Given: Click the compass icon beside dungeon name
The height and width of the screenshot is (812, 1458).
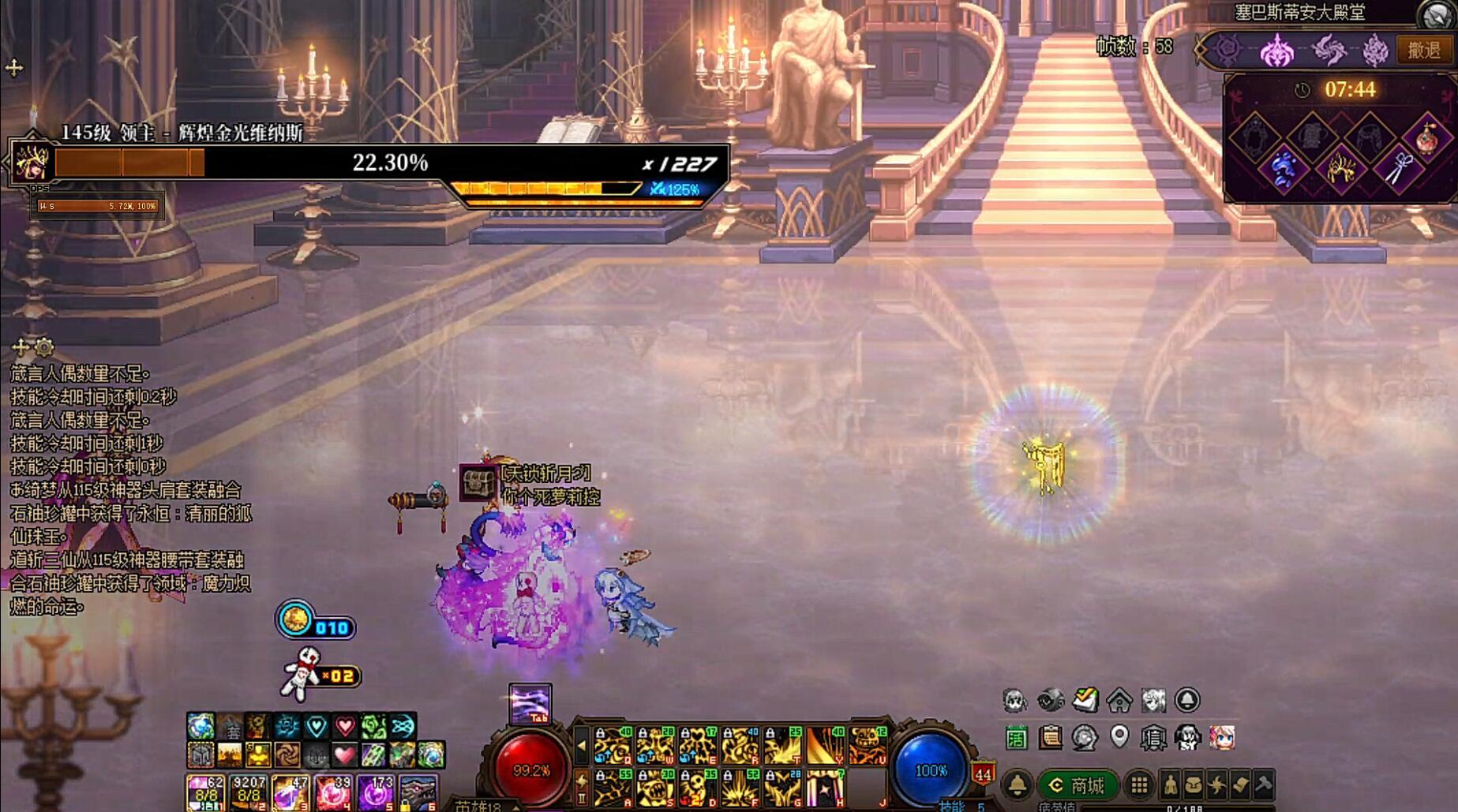Looking at the screenshot, I should click(1436, 14).
